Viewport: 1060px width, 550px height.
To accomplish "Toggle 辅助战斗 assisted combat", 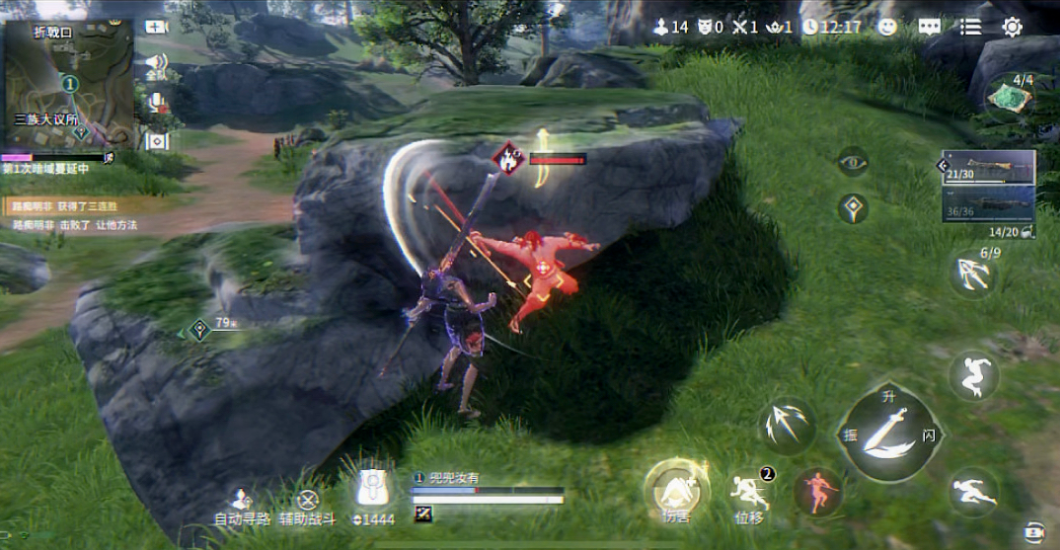I will [308, 503].
